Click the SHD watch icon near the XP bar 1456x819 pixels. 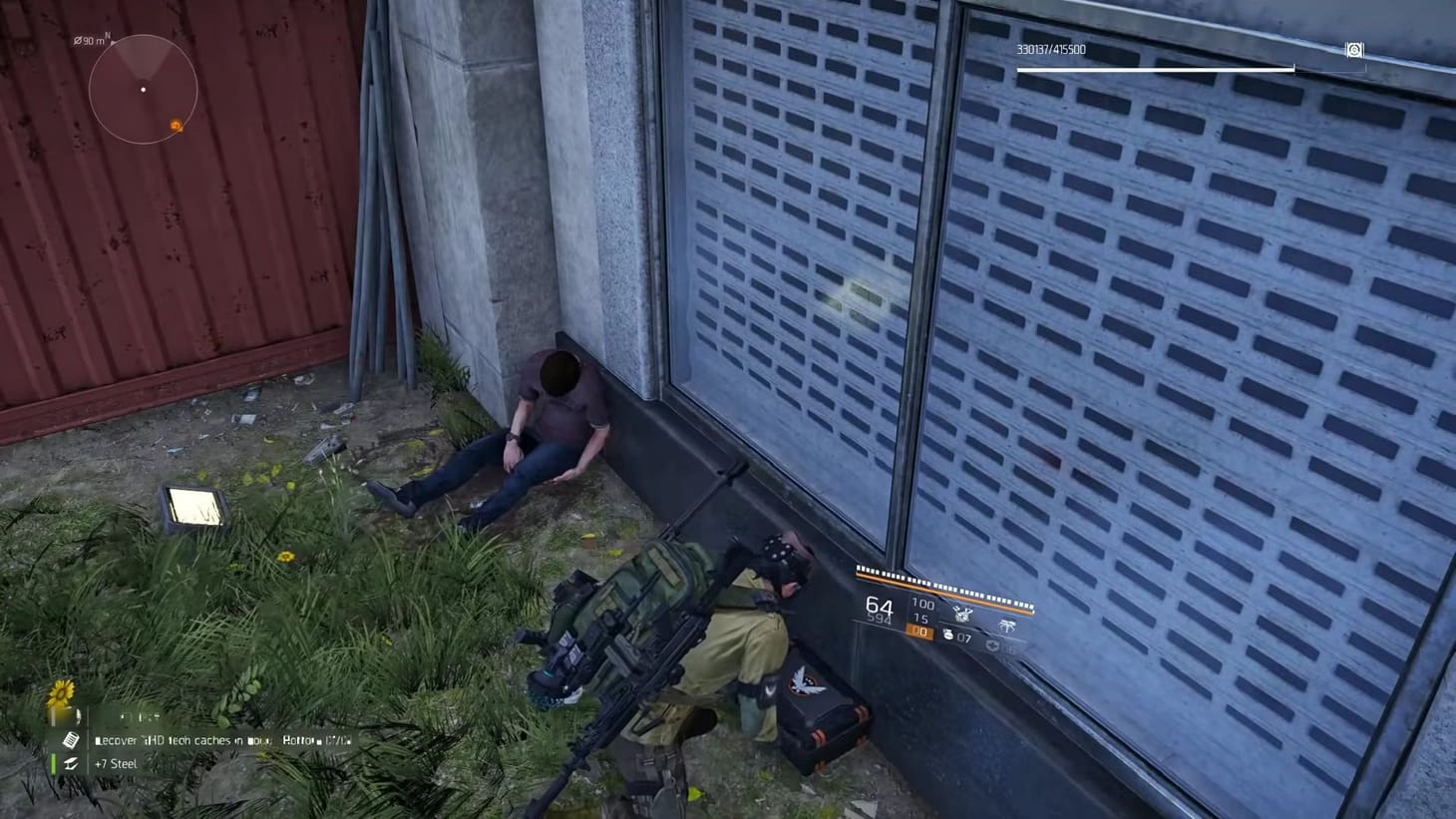1353,50
